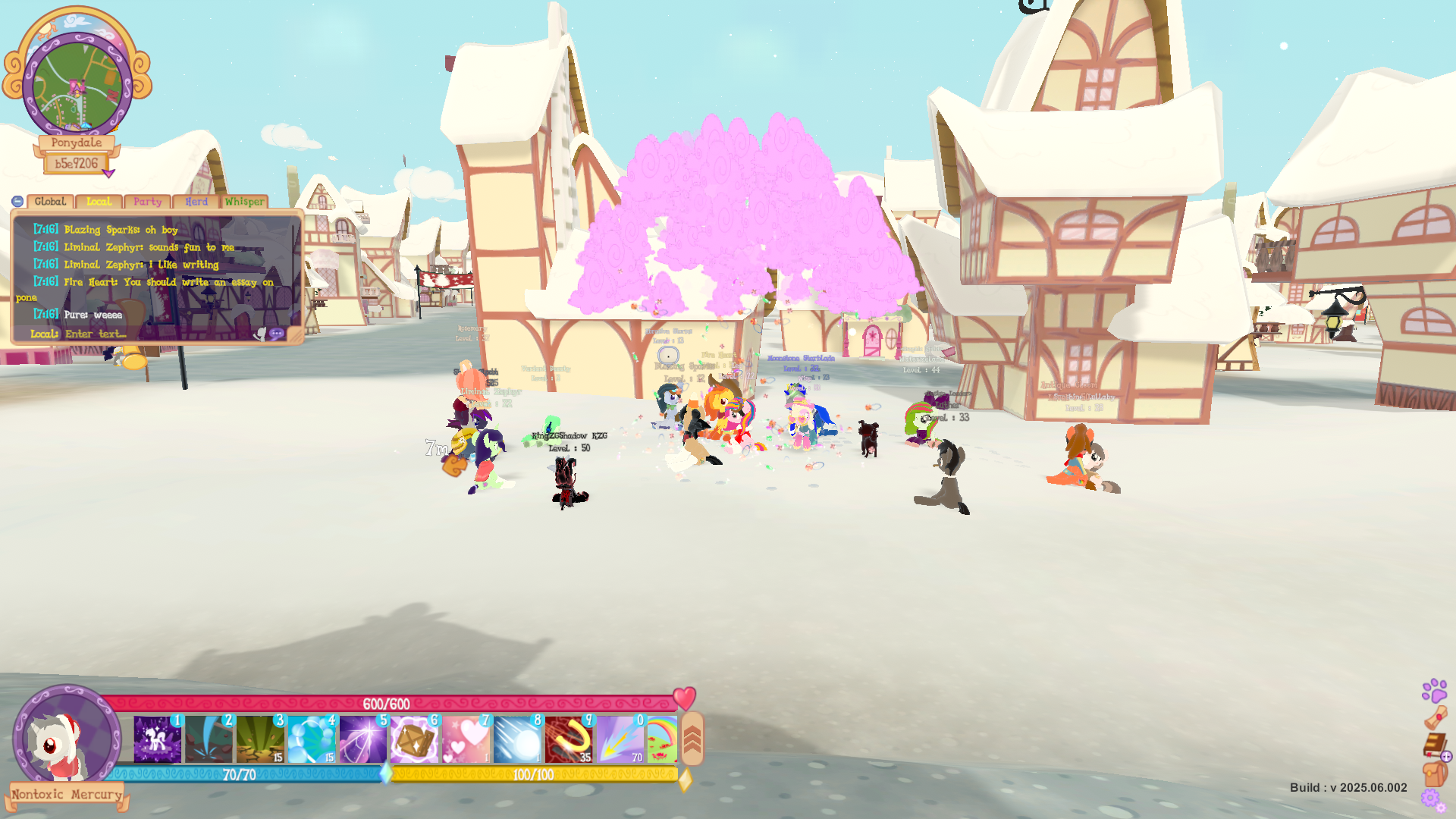Switch to the Local chat tab
The width and height of the screenshot is (1456, 819).
(x=99, y=202)
